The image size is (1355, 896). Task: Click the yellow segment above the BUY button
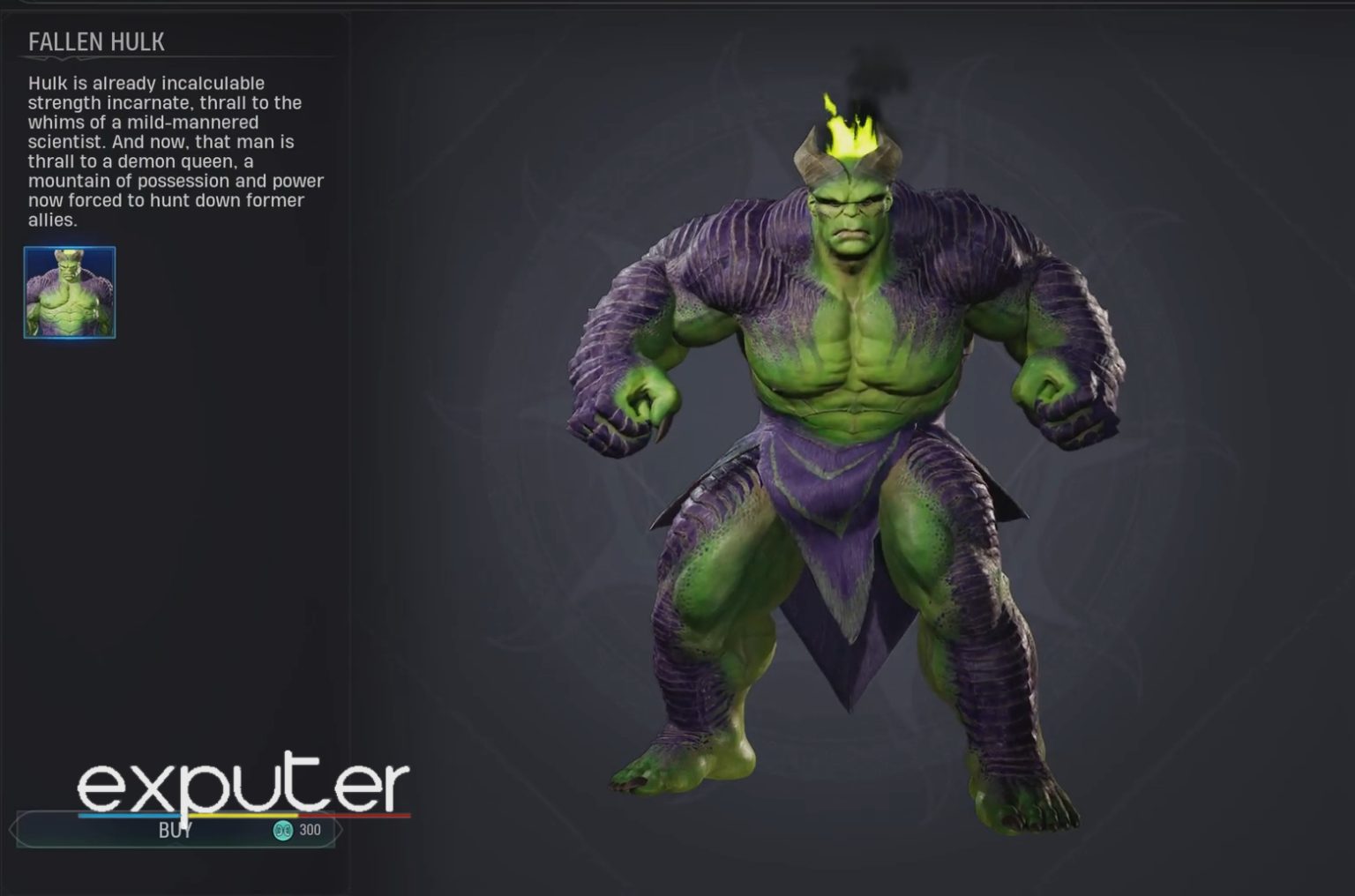(x=243, y=815)
